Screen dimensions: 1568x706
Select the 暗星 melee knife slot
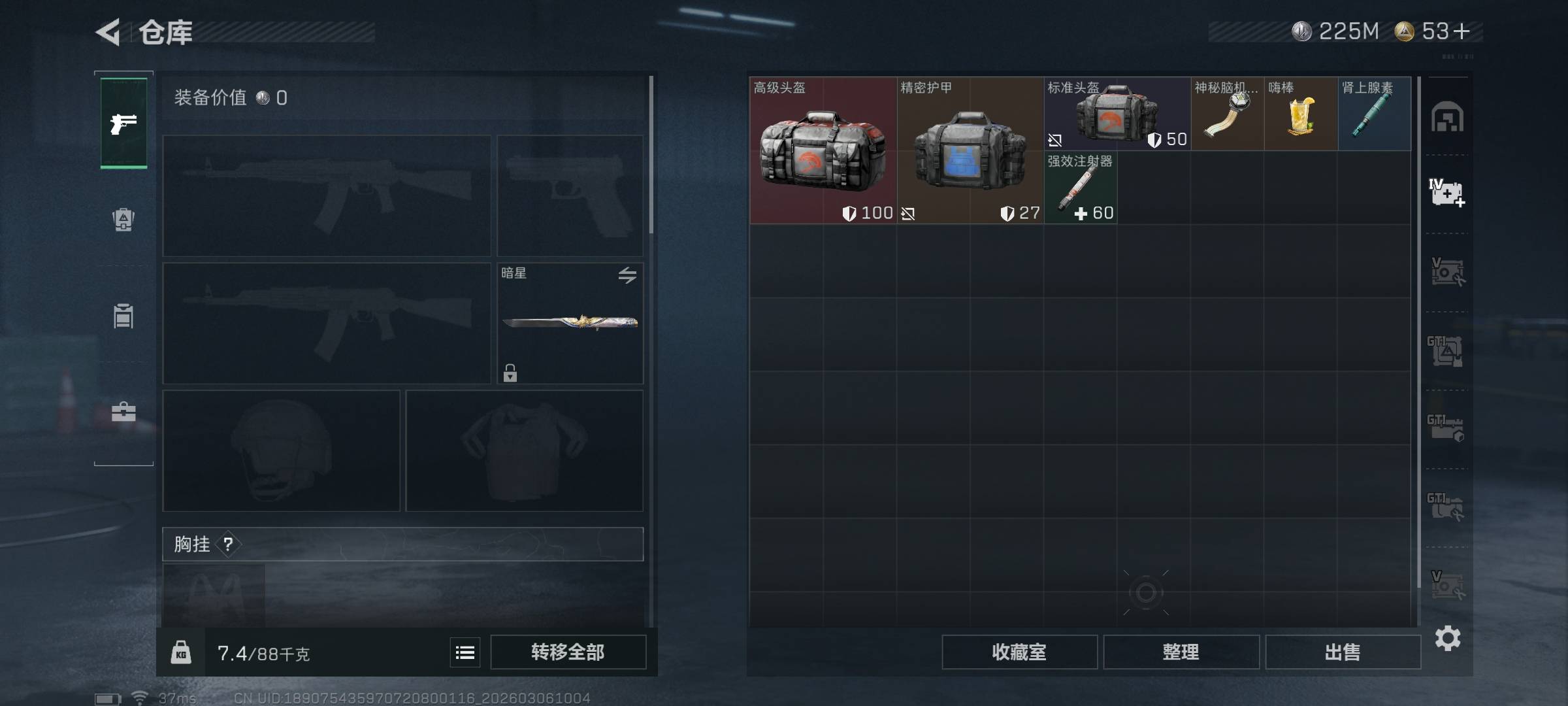[570, 323]
